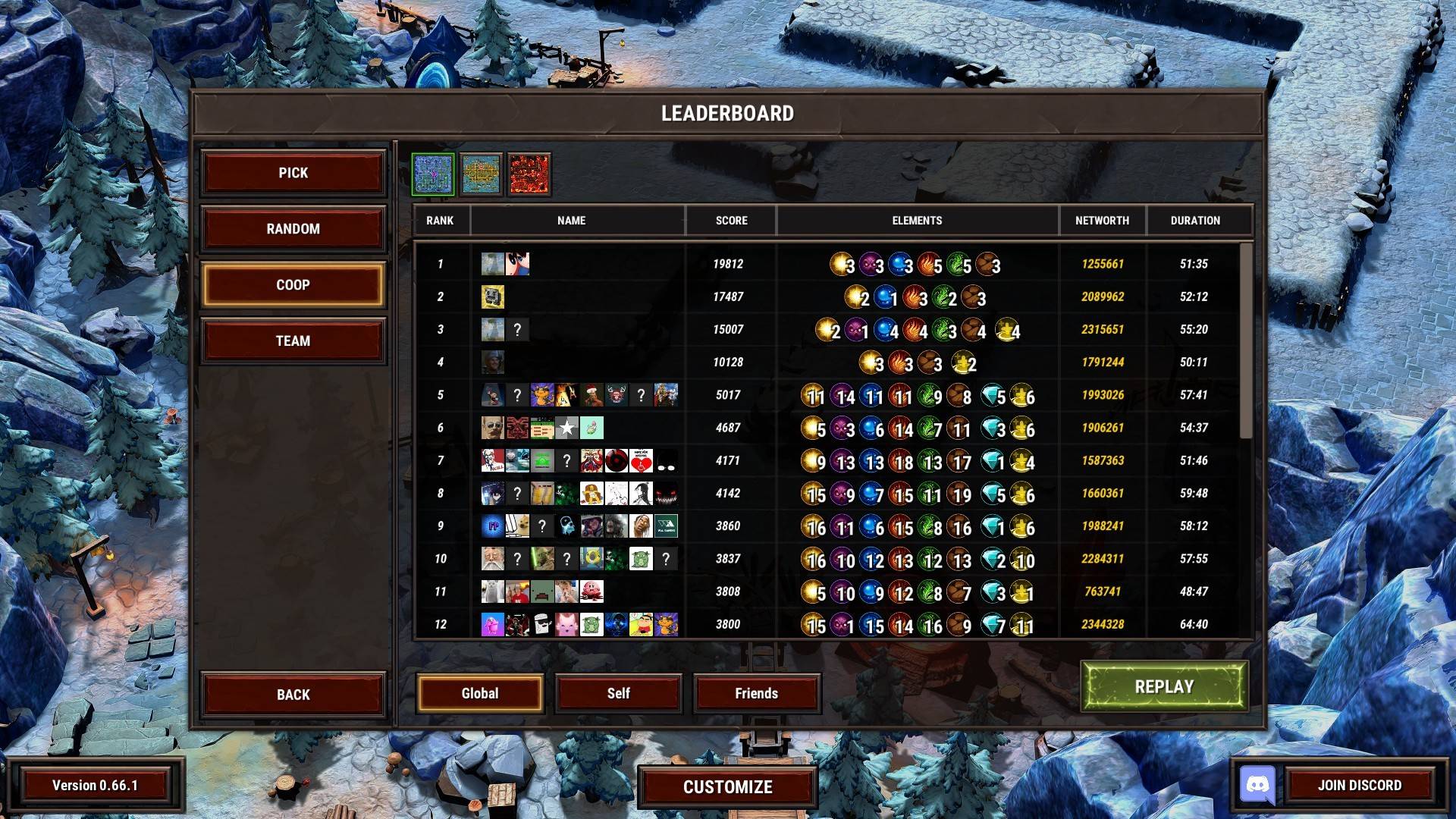The width and height of the screenshot is (1456, 819).
Task: Click the NETWORTH column header
Action: [1102, 221]
